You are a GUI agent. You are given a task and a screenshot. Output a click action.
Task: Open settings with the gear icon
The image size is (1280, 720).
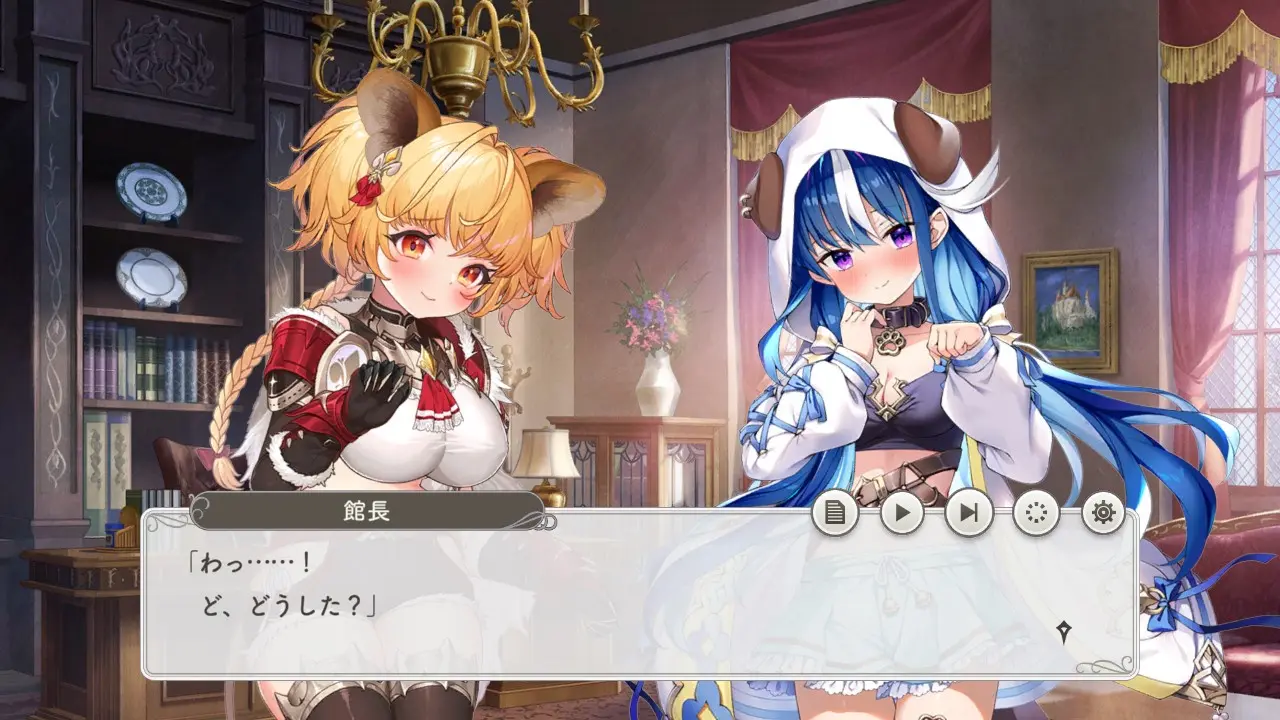click(x=1103, y=513)
